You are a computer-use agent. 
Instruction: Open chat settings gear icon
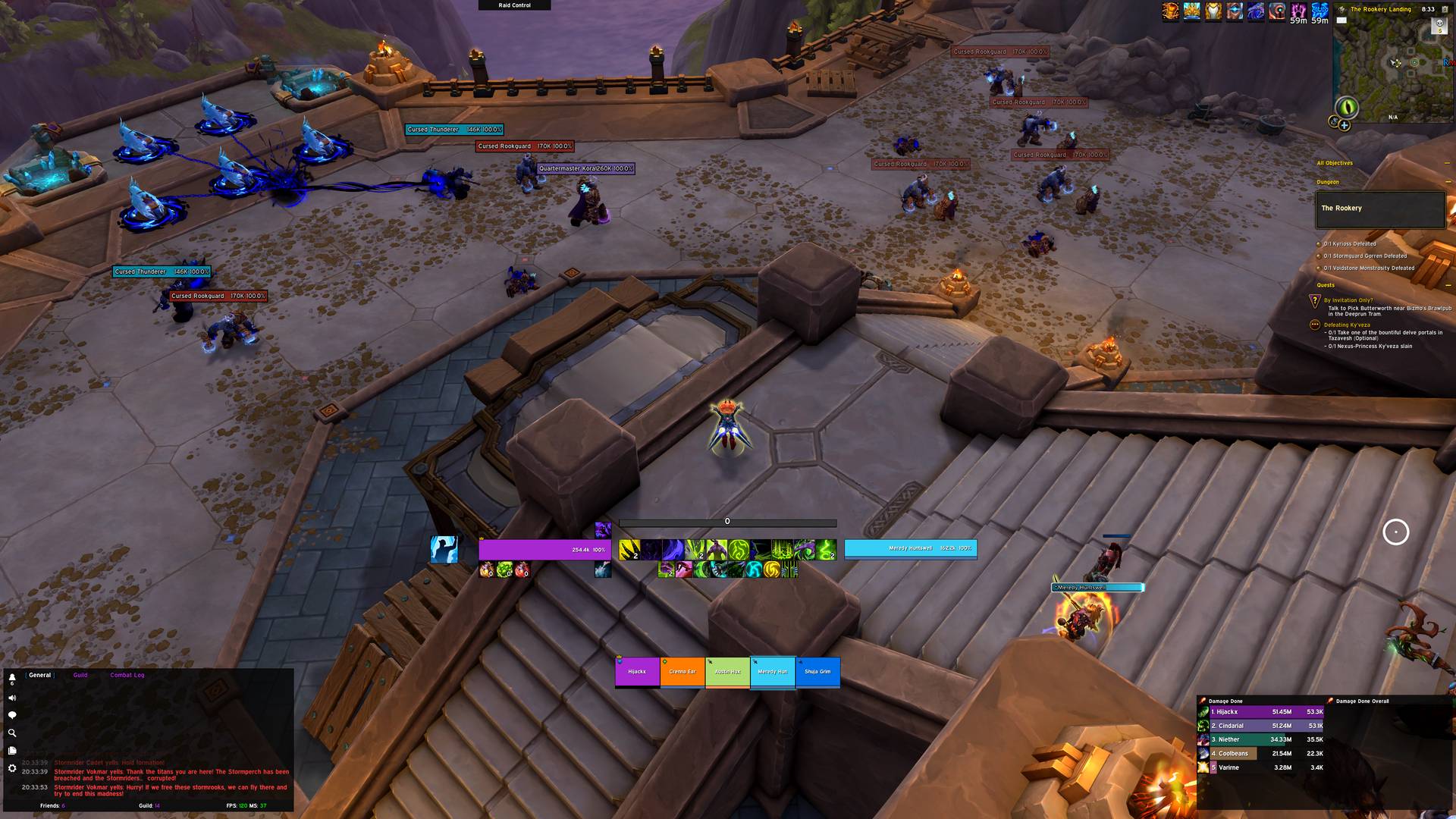point(12,768)
